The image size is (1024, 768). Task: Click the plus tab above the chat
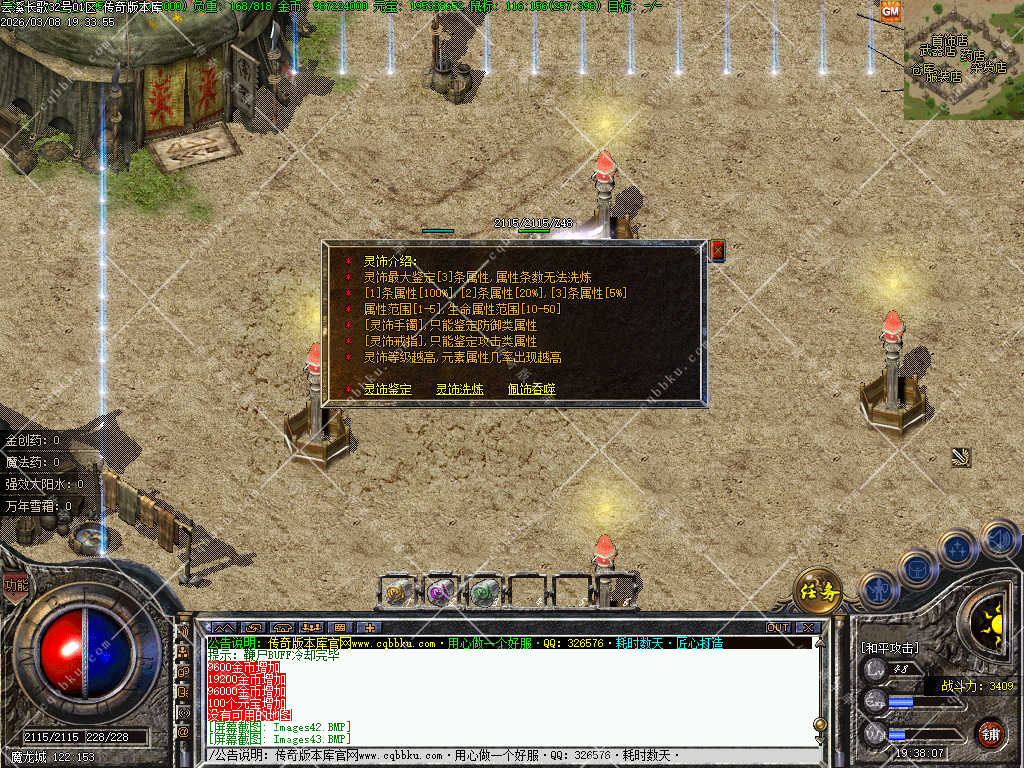tap(367, 628)
